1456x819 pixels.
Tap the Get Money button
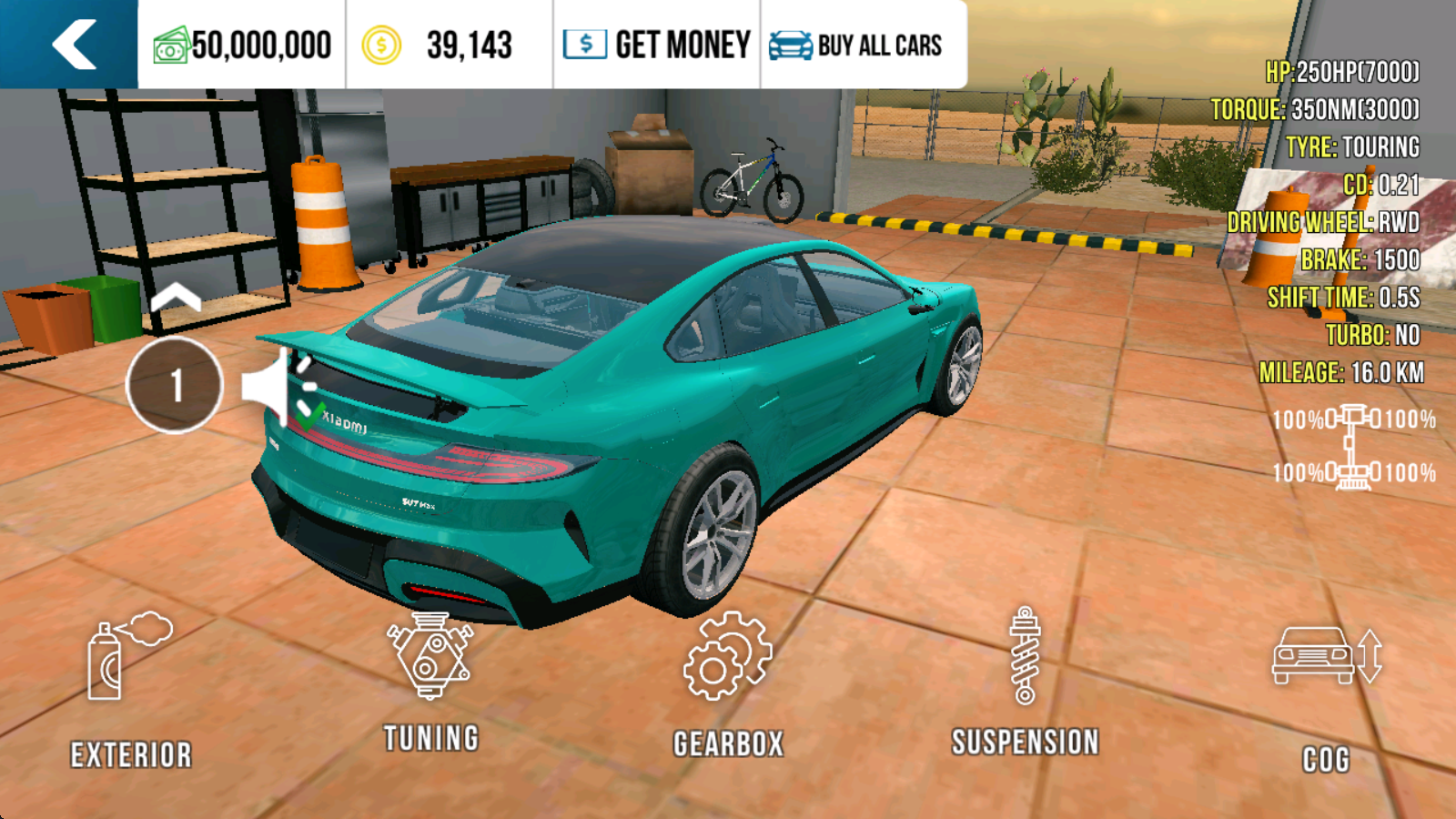pos(656,45)
